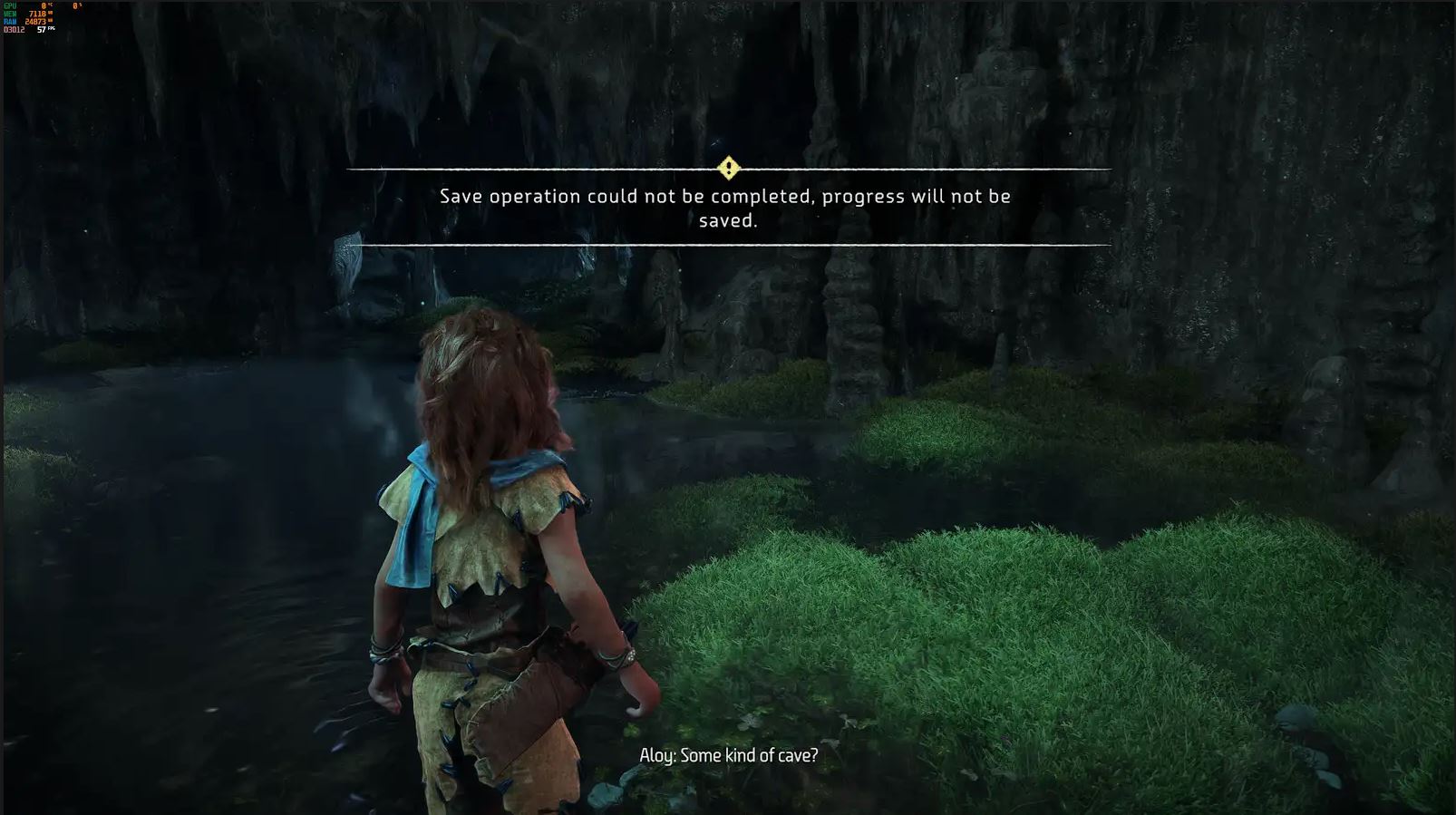Image resolution: width=1456 pixels, height=815 pixels.
Task: Click the subtitle line 'Aloy: Some kind of cave?'
Action: coord(728,753)
